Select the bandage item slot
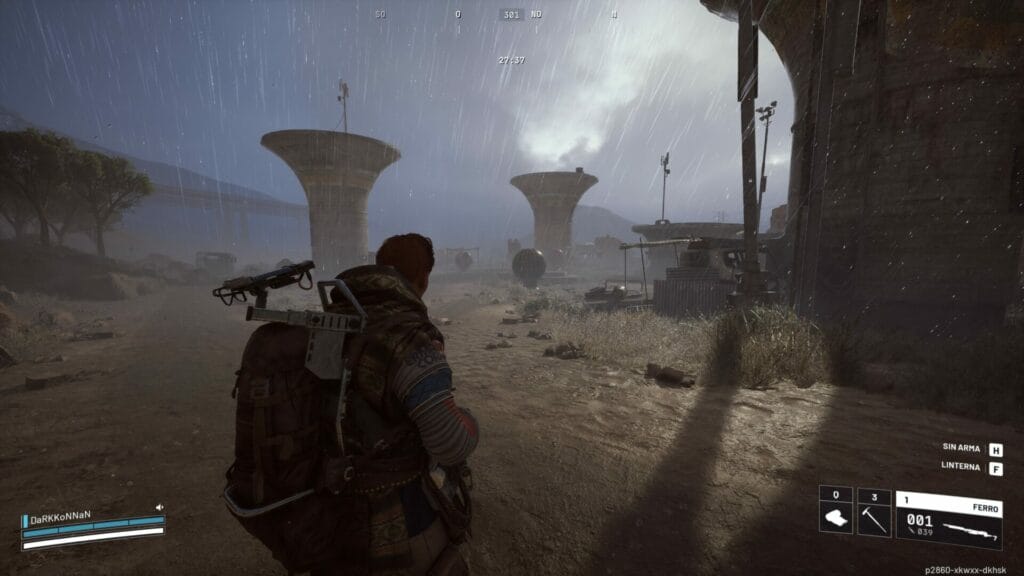This screenshot has width=1024, height=576. [835, 512]
